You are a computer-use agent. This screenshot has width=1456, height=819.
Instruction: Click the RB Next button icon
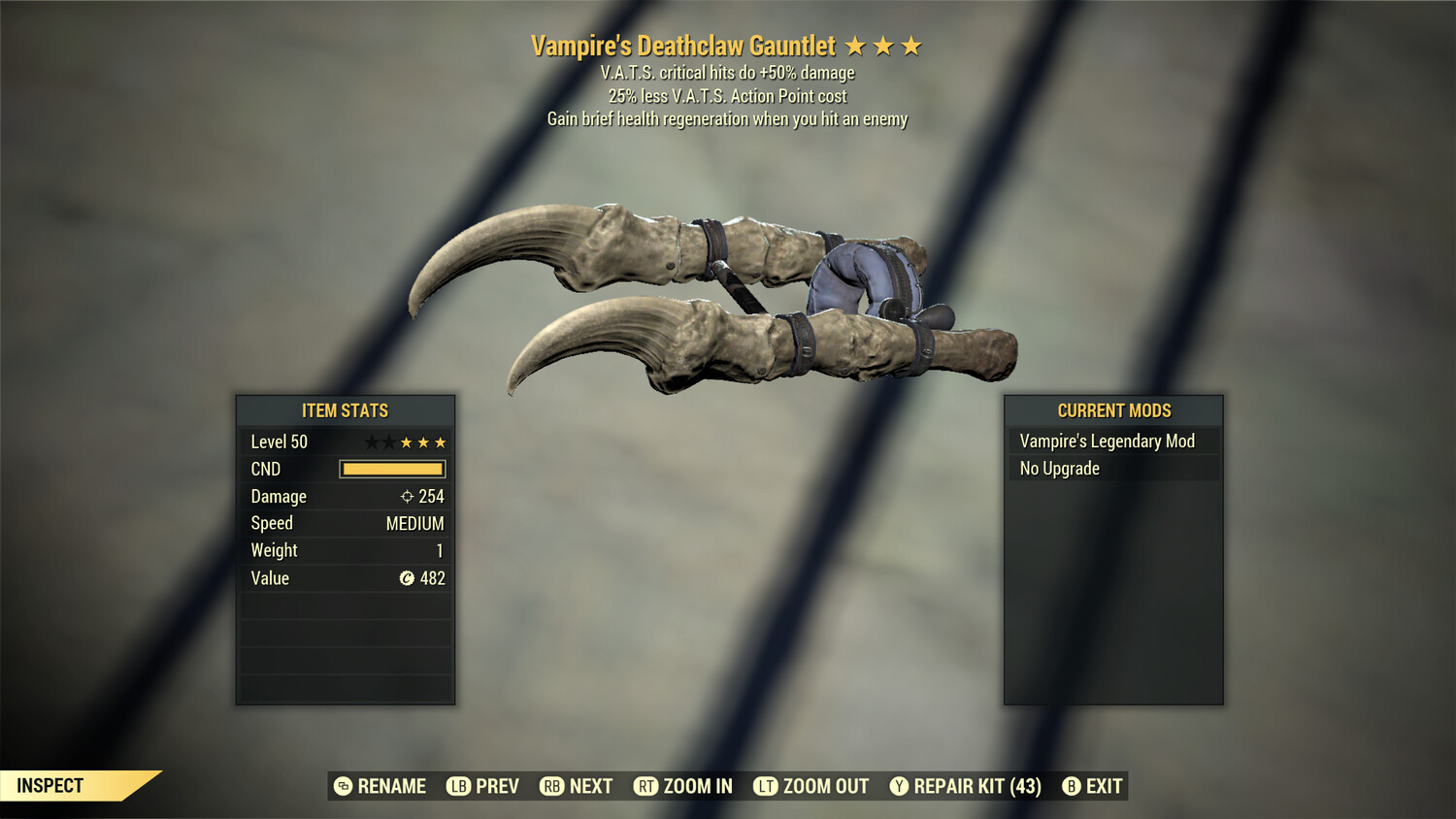click(549, 786)
